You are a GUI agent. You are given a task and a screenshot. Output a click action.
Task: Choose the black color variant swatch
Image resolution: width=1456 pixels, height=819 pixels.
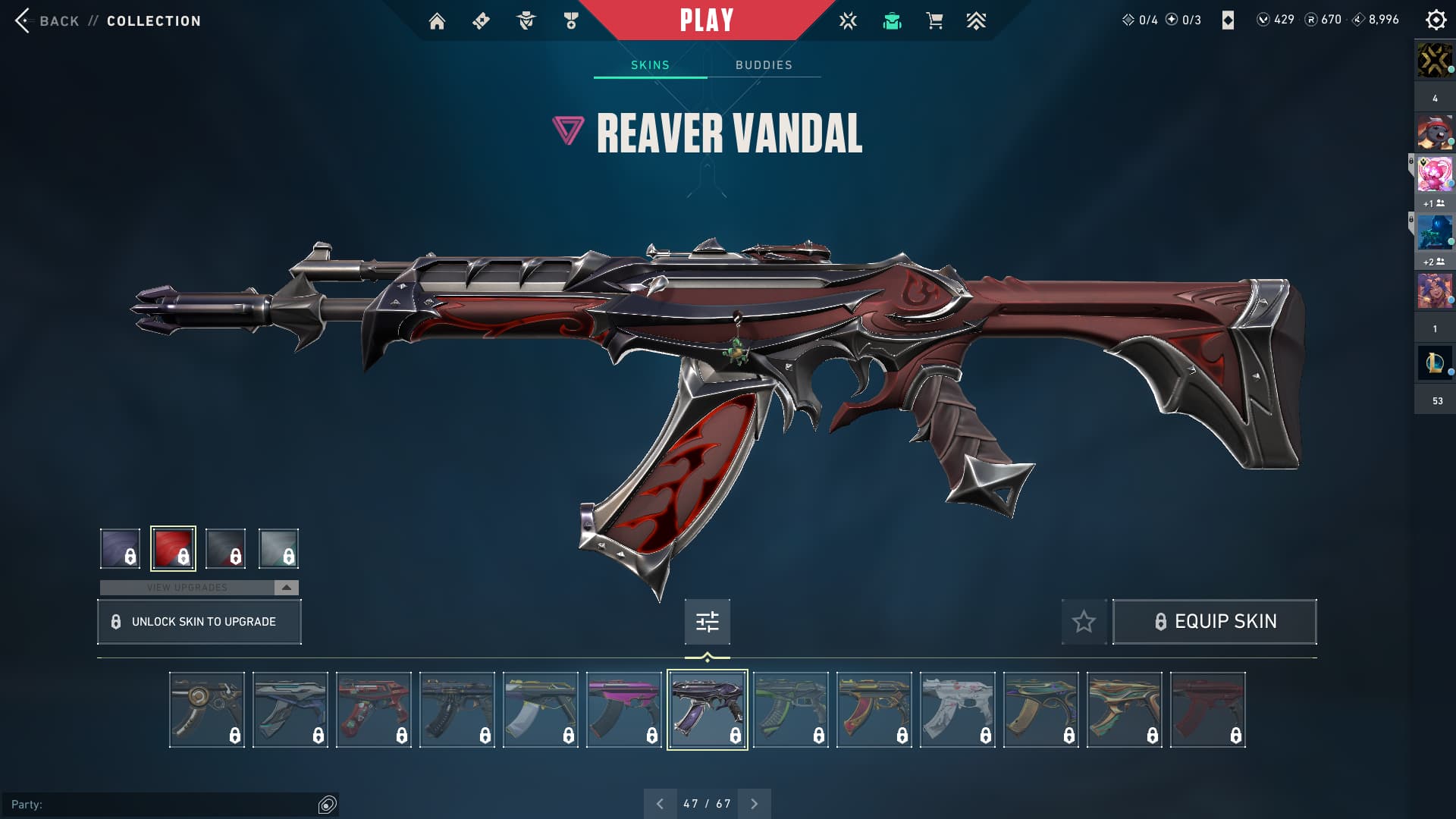tap(225, 548)
